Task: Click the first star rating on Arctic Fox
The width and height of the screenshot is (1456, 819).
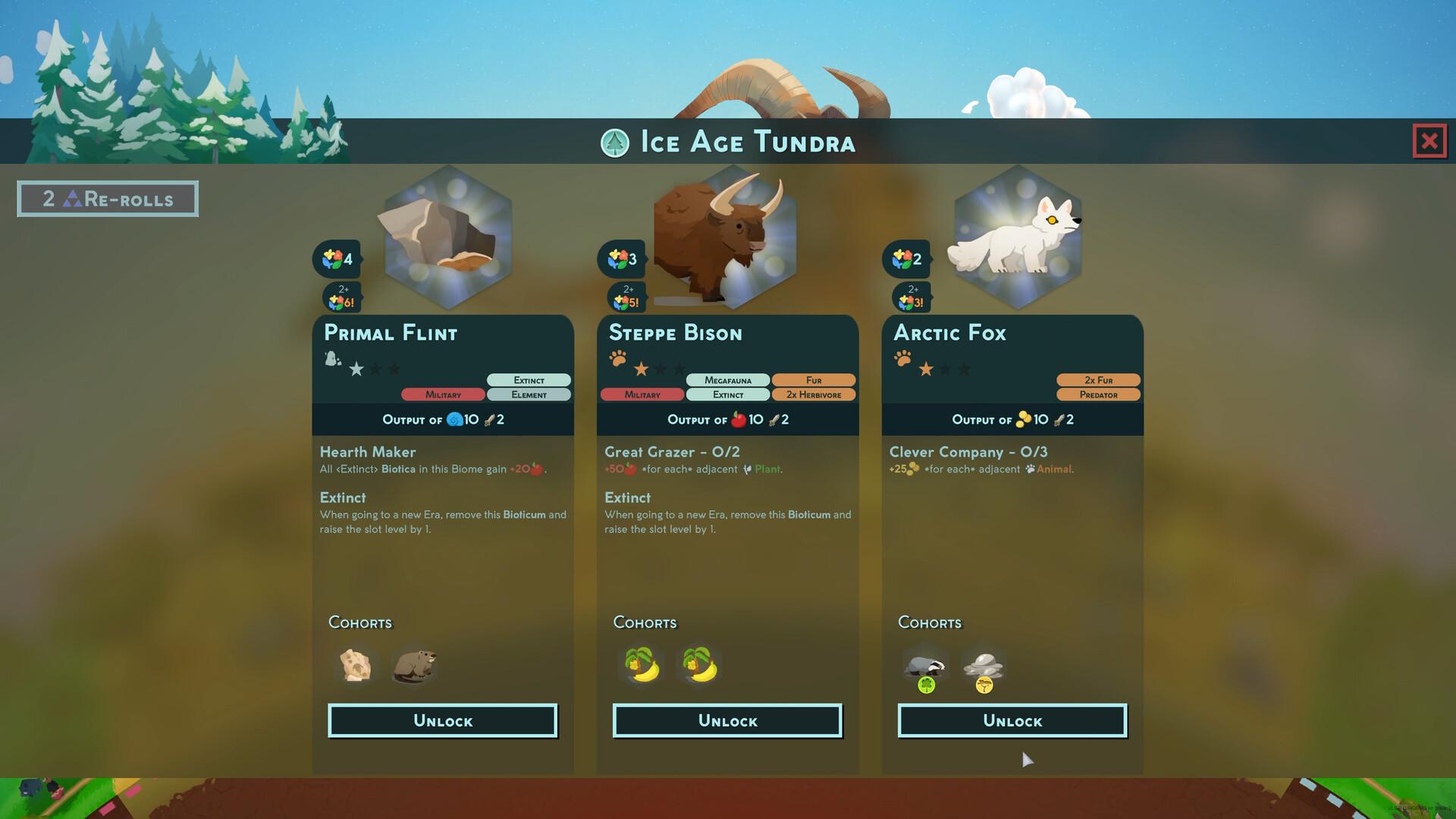Action: click(925, 369)
